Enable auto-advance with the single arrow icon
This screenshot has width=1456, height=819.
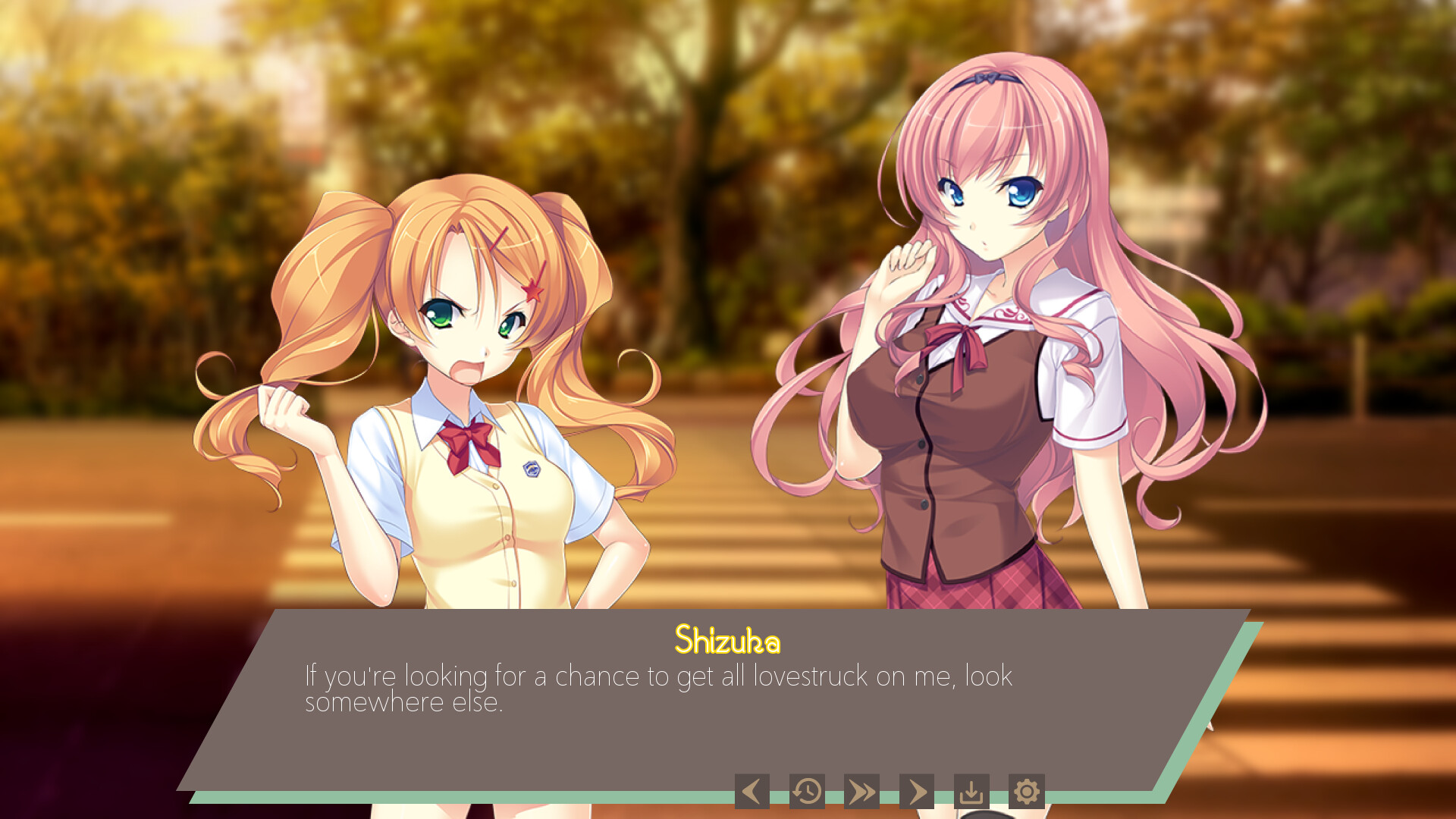click(x=918, y=790)
